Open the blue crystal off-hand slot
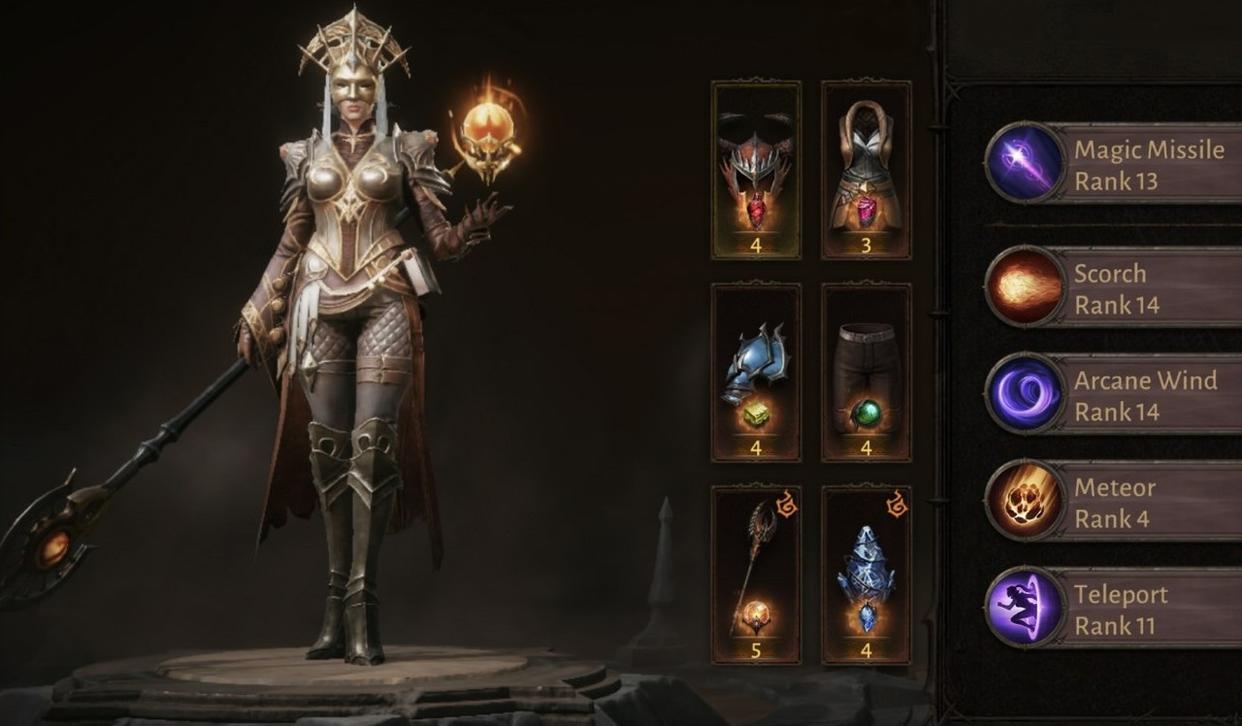Screen dimensions: 1242x726 click(866, 575)
